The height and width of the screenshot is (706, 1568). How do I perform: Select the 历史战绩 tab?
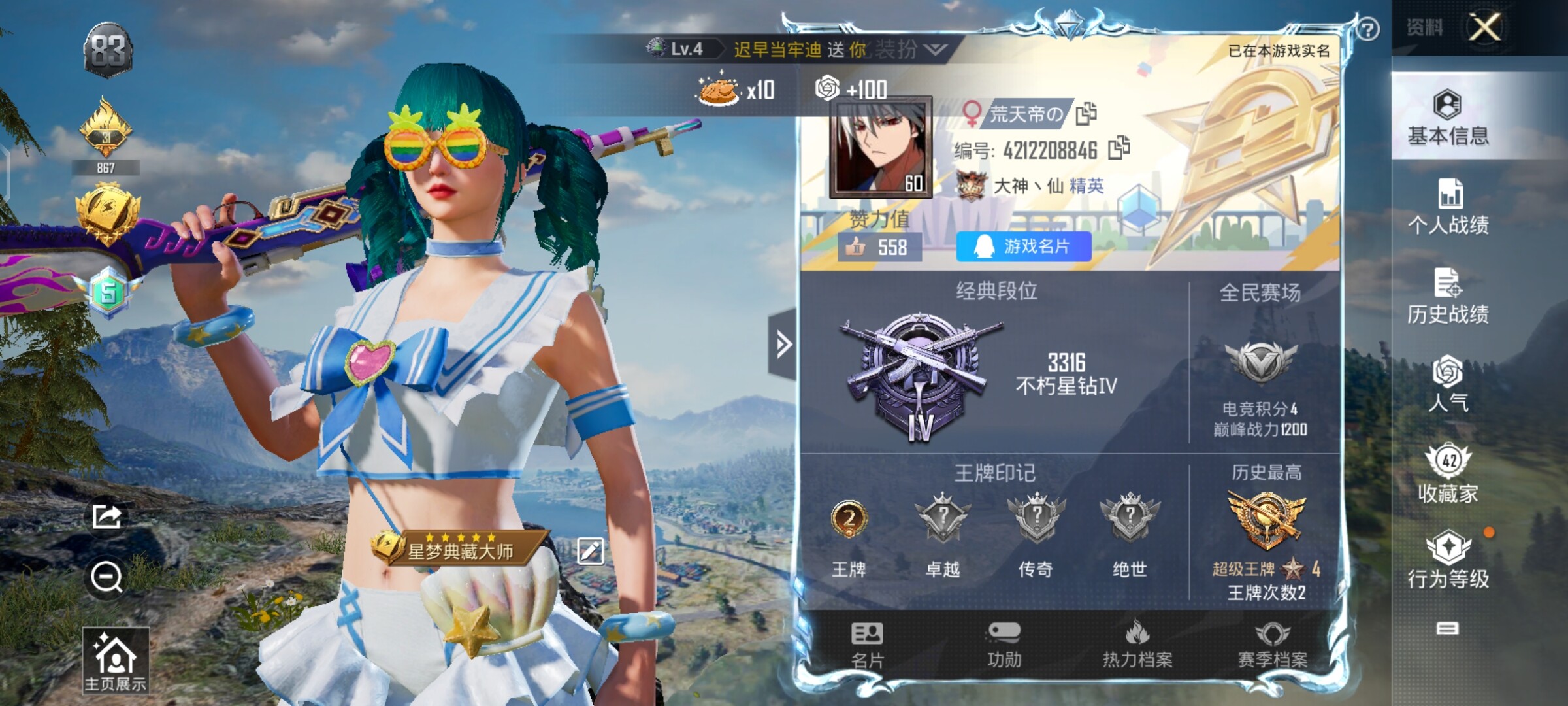[x=1448, y=296]
